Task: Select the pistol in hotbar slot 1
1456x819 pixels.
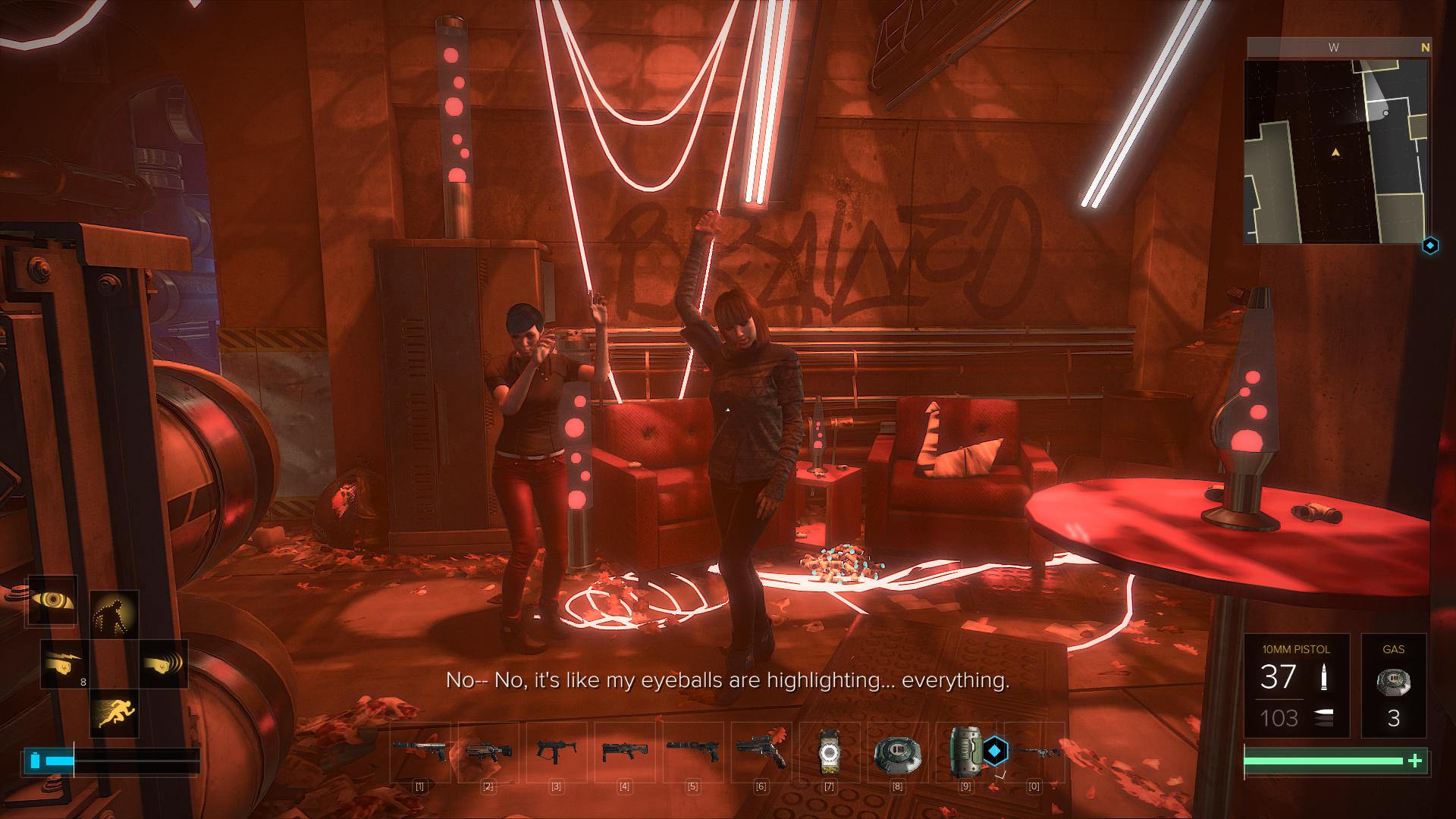Action: tap(419, 752)
